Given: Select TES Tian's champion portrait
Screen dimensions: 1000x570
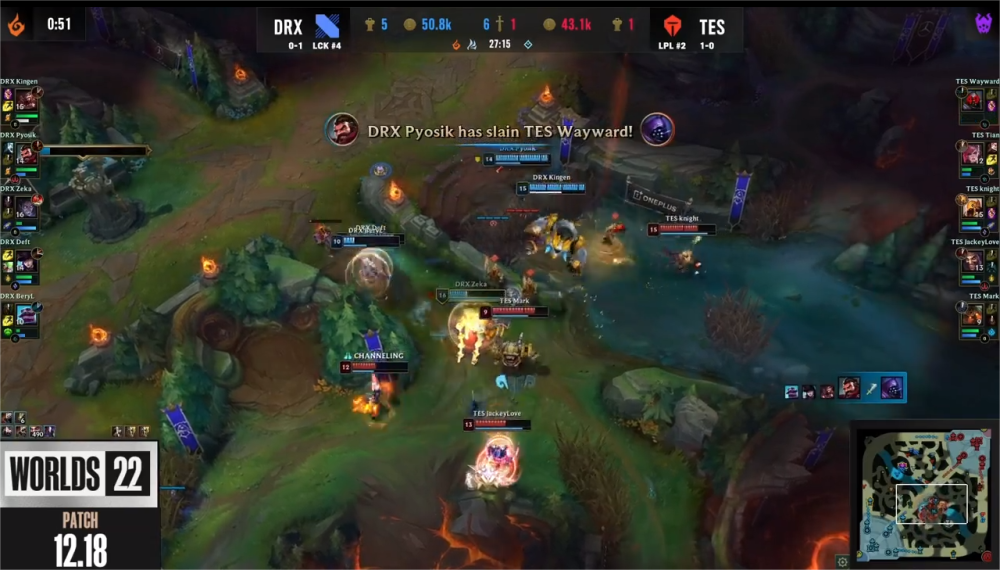Looking at the screenshot, I should pos(973,154).
